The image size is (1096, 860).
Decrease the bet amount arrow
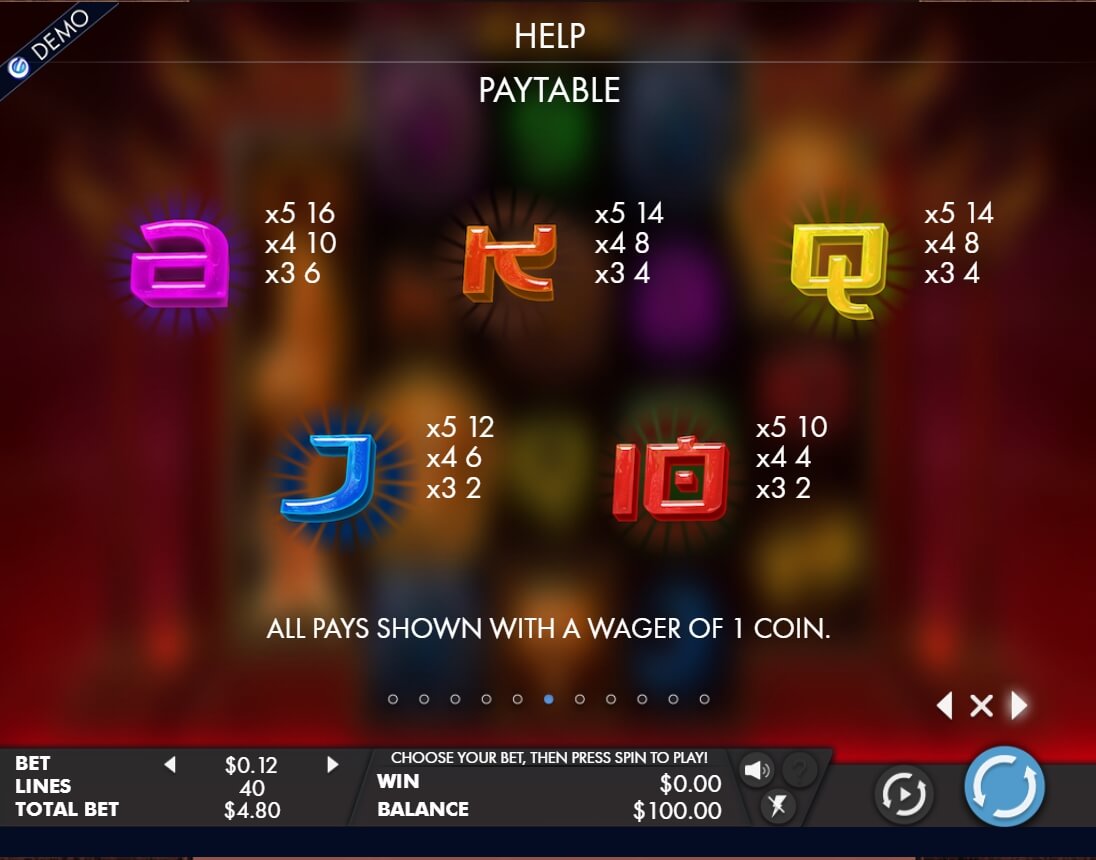point(169,765)
